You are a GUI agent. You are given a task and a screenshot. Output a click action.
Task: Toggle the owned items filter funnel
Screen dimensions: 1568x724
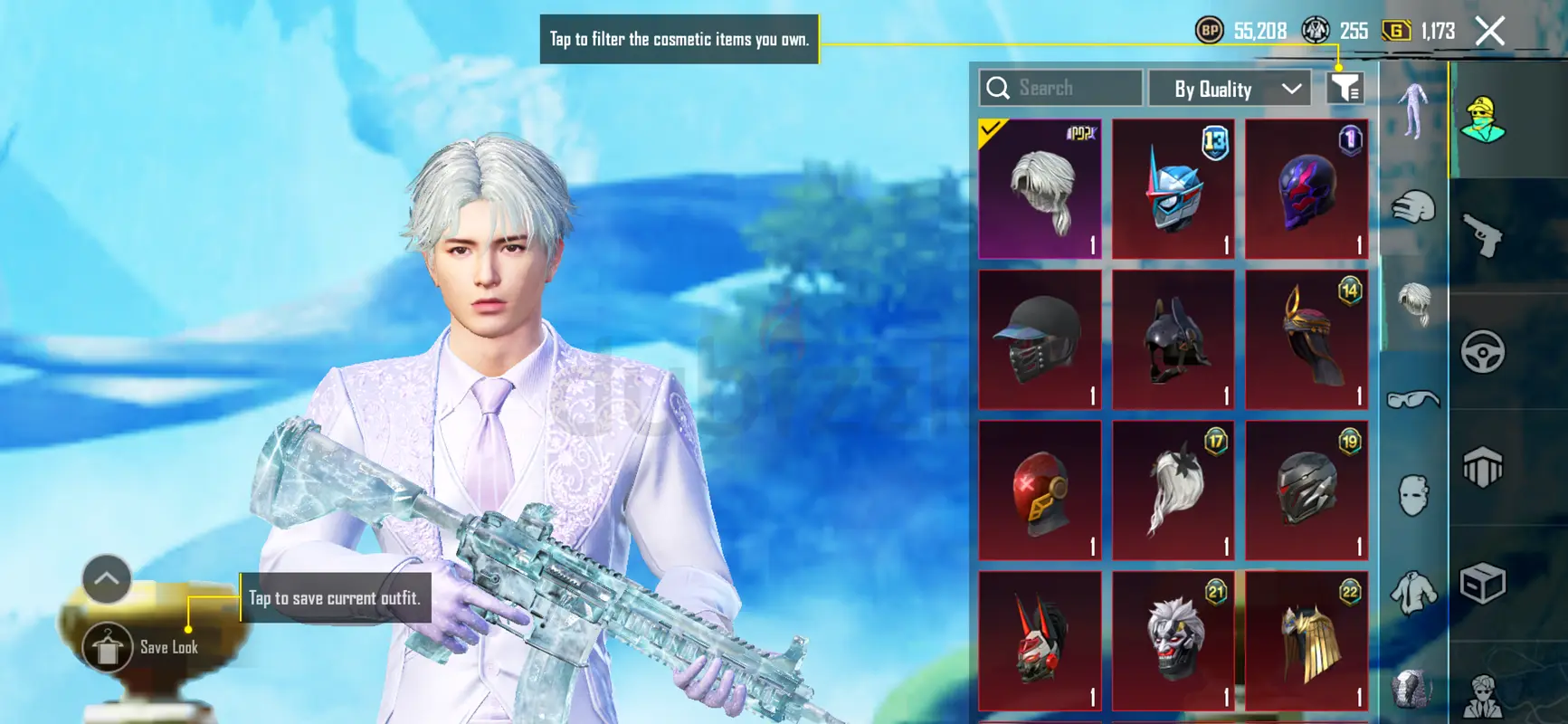[1345, 88]
